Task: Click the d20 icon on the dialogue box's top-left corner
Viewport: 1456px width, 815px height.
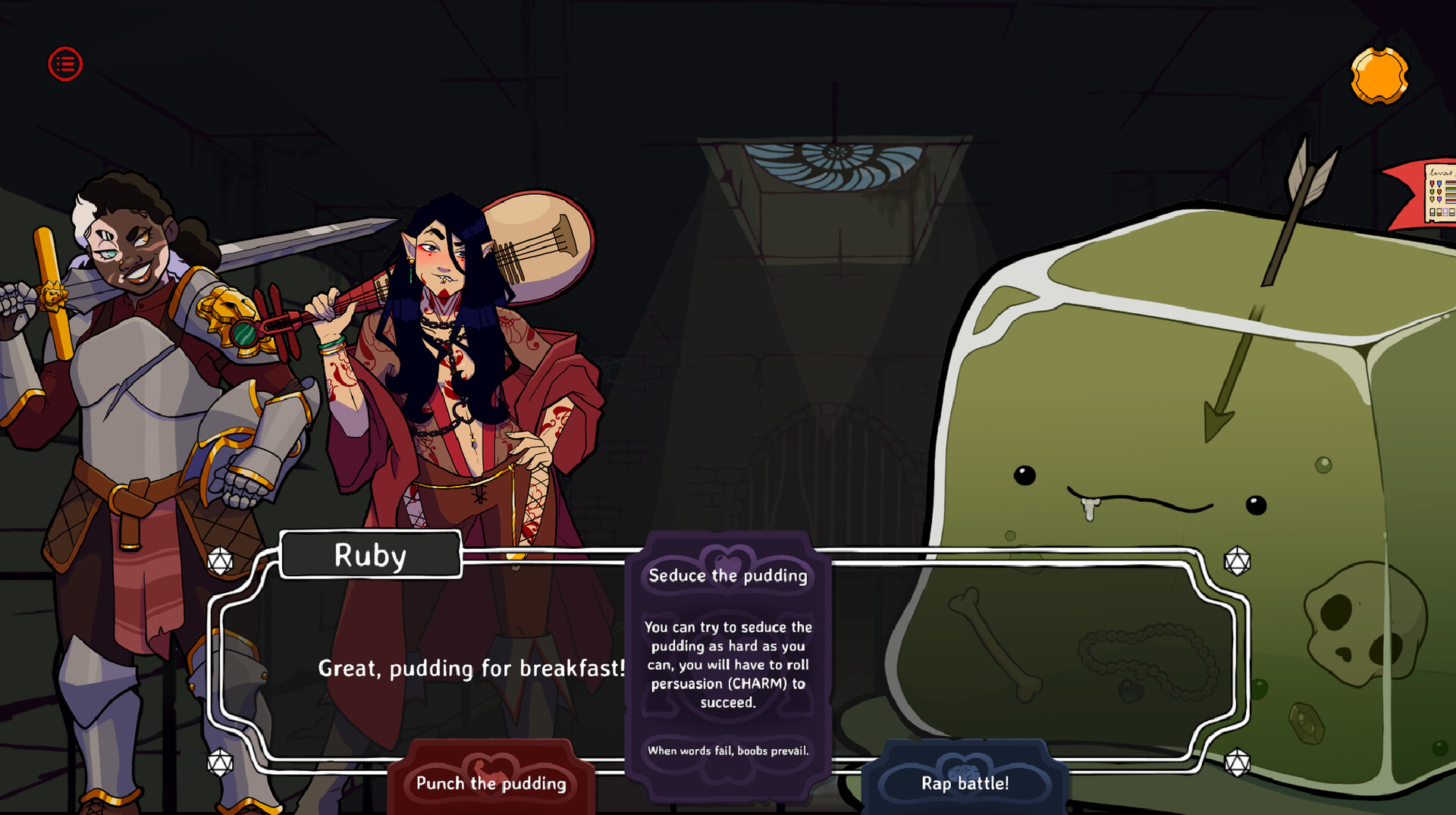Action: click(x=221, y=562)
